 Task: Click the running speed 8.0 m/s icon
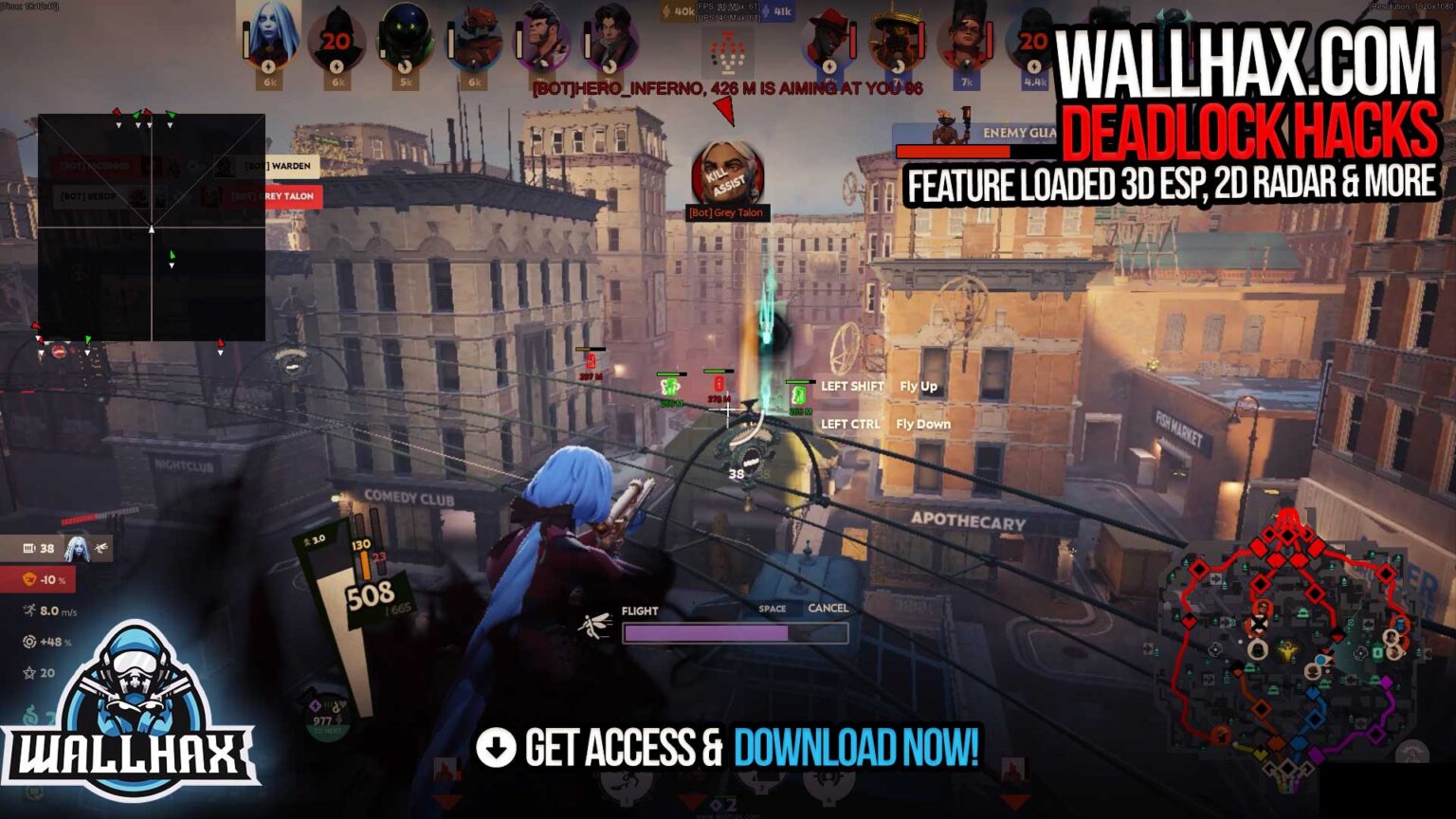(x=29, y=610)
